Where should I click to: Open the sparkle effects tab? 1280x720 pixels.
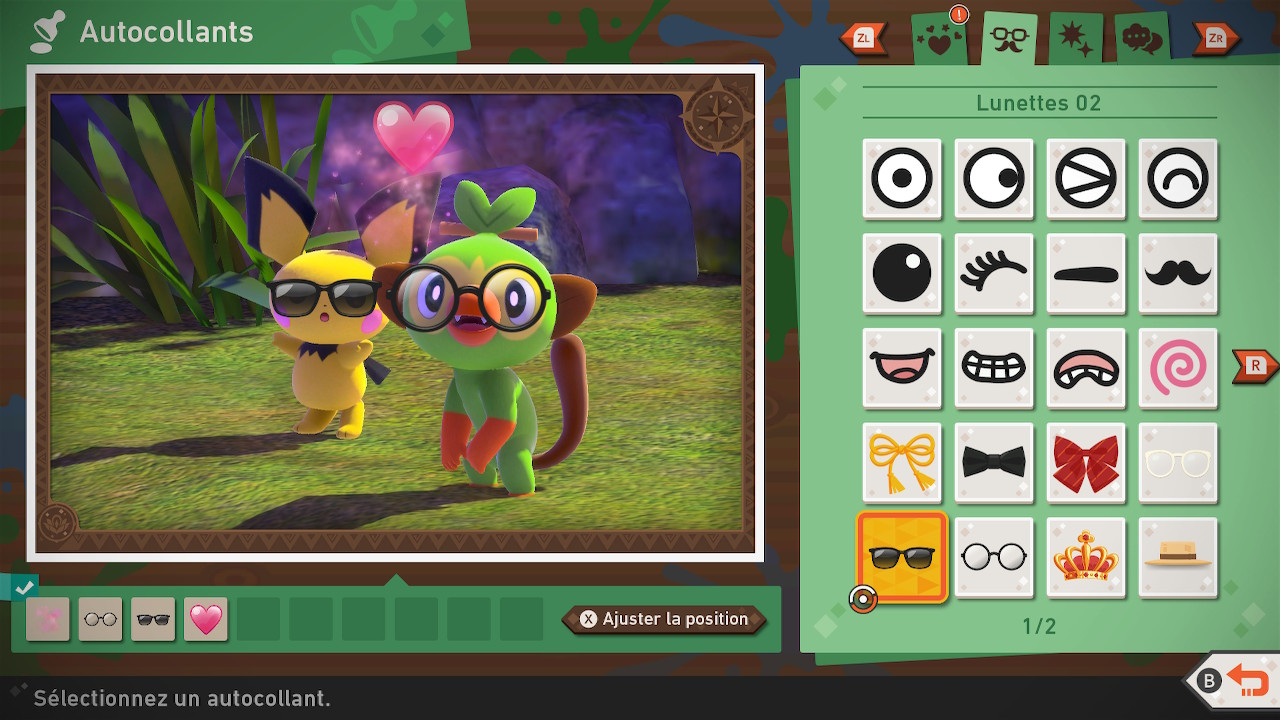pos(1076,40)
